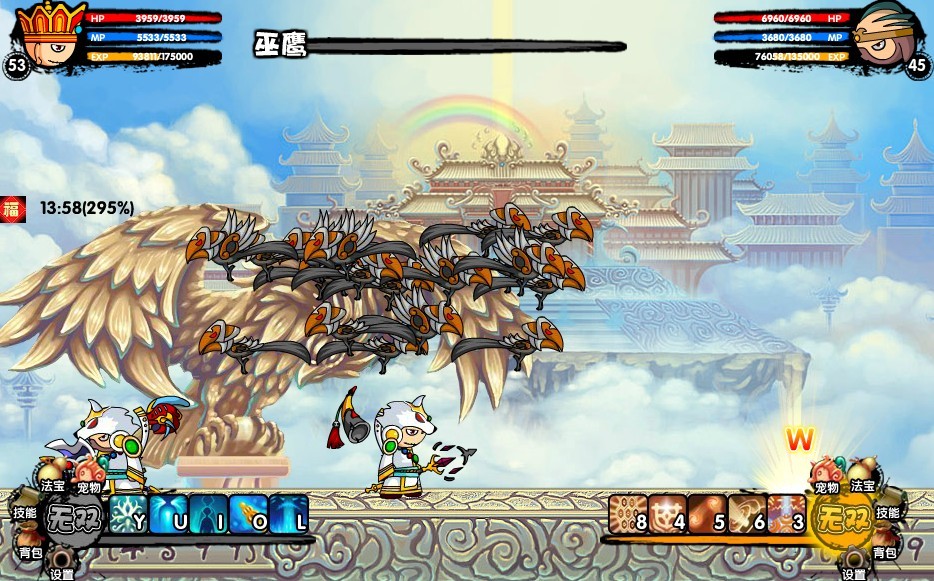Unleash player two's glowing orange 无双 ultimate
The height and width of the screenshot is (581, 934).
point(839,520)
